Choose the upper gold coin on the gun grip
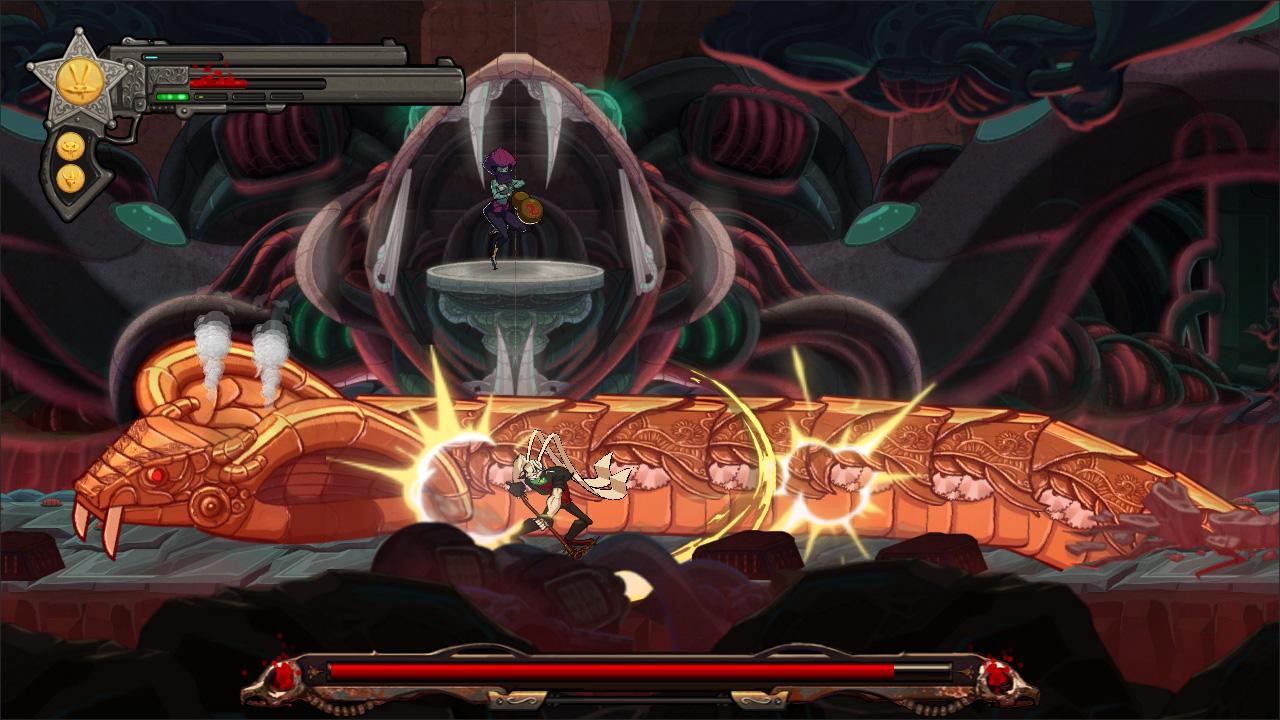1280x720 pixels. tap(71, 147)
